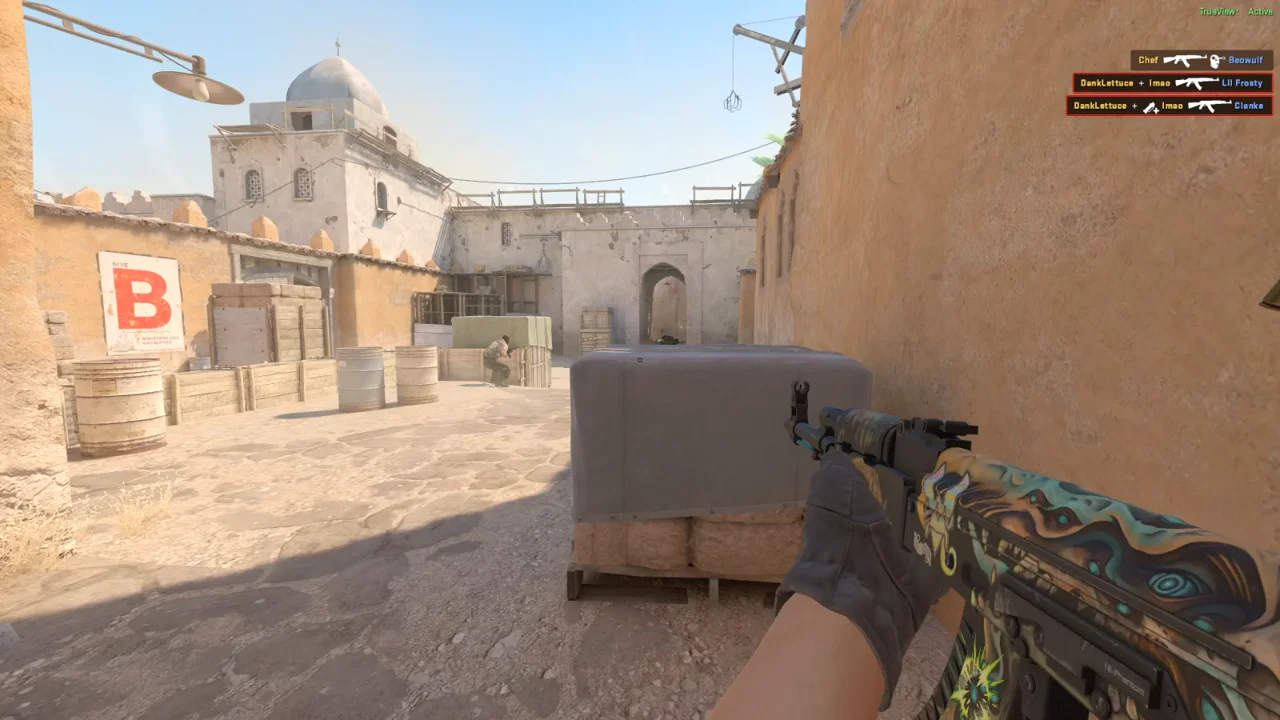Viewport: 1280px width, 720px height.
Task: Click the Clanke player name
Action: point(1248,106)
